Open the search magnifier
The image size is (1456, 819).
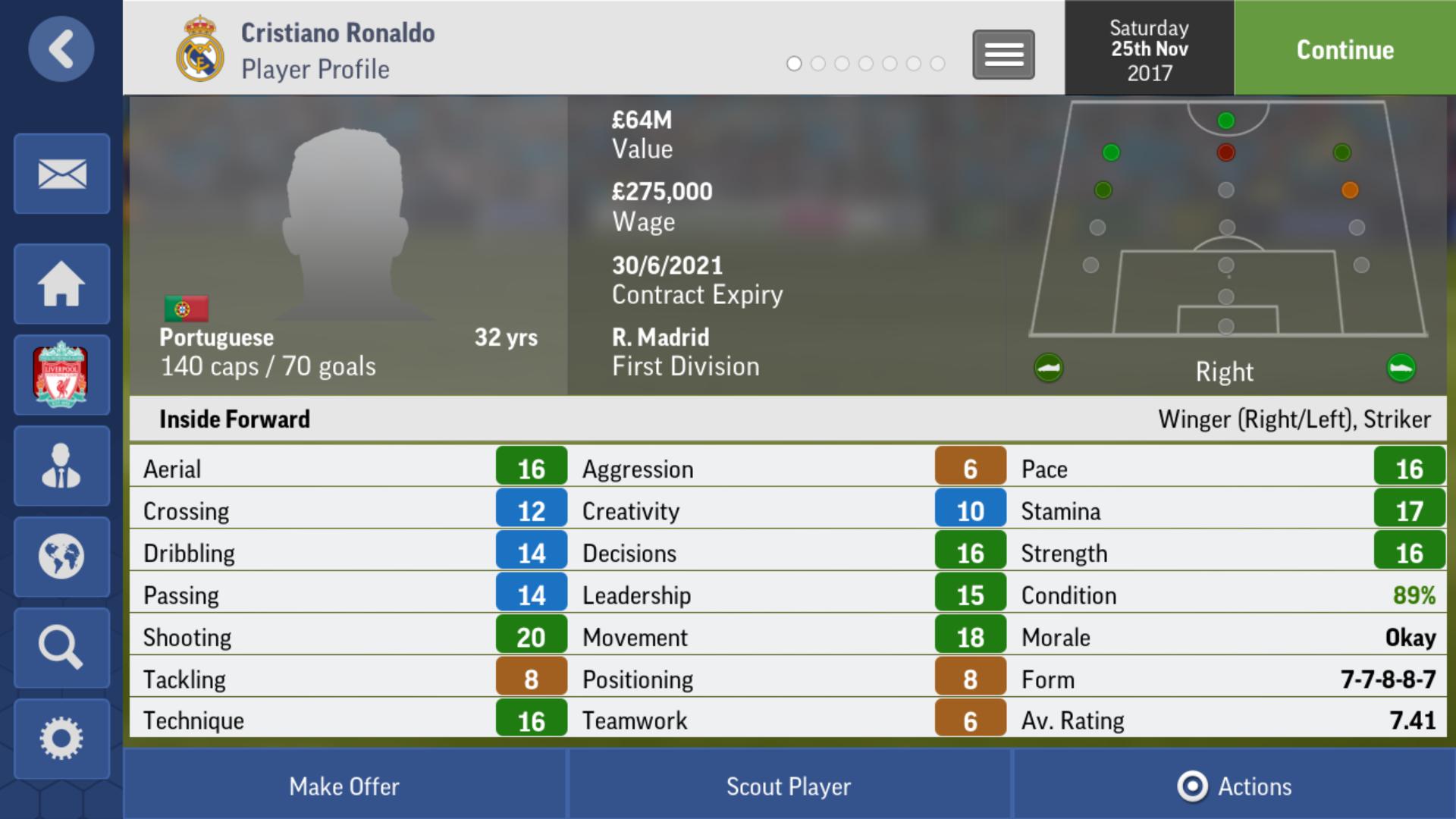tap(61, 648)
